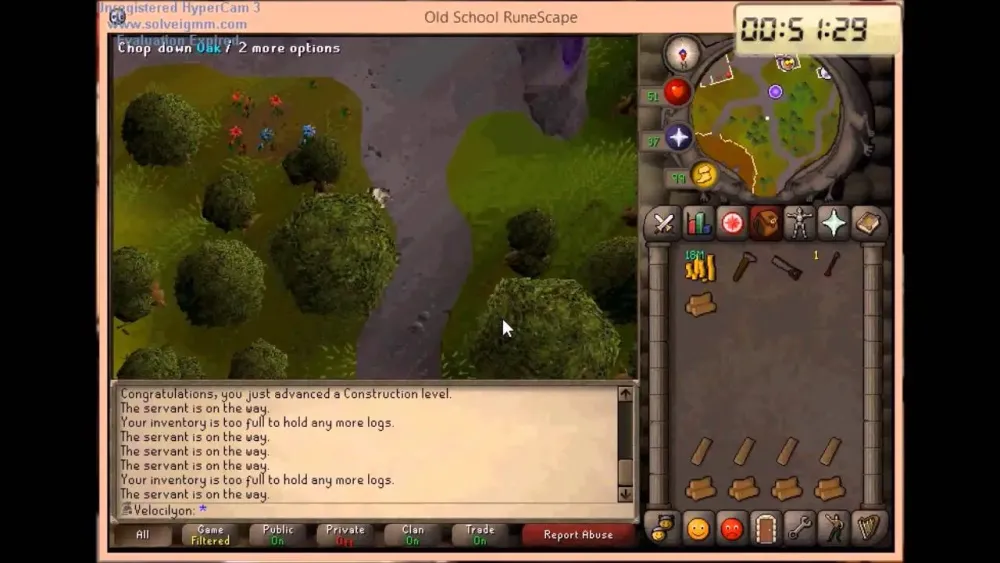Switch to the Stats tab
Screen dimensions: 1000x563
click(x=698, y=223)
